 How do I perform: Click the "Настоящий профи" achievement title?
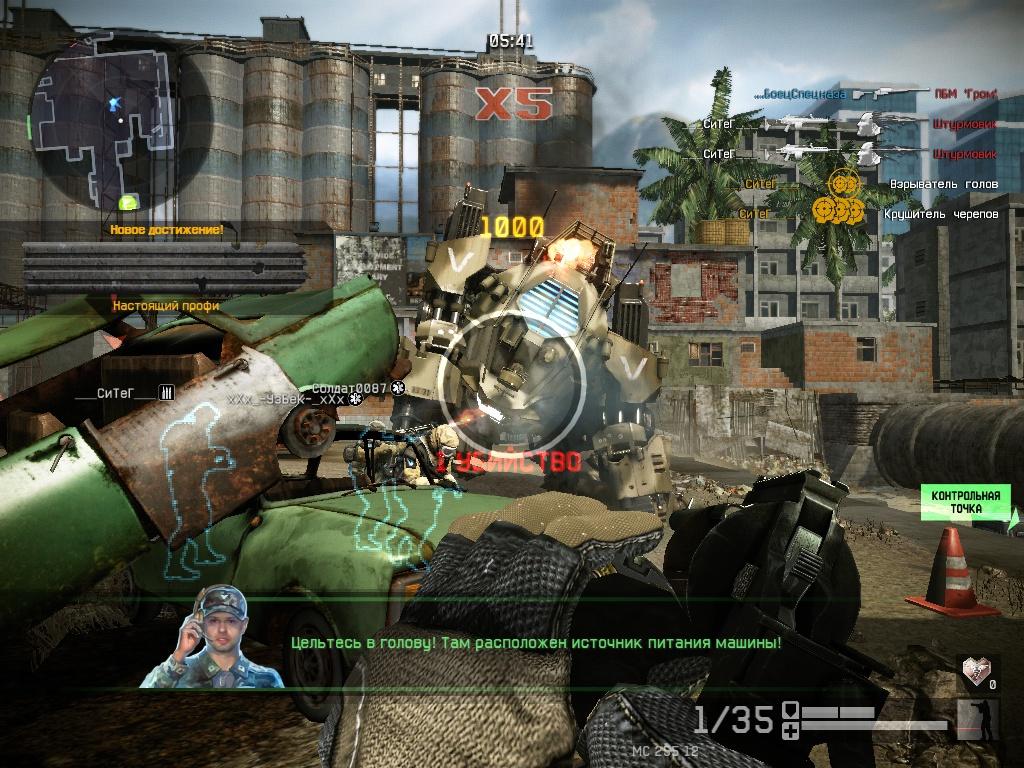coord(166,305)
